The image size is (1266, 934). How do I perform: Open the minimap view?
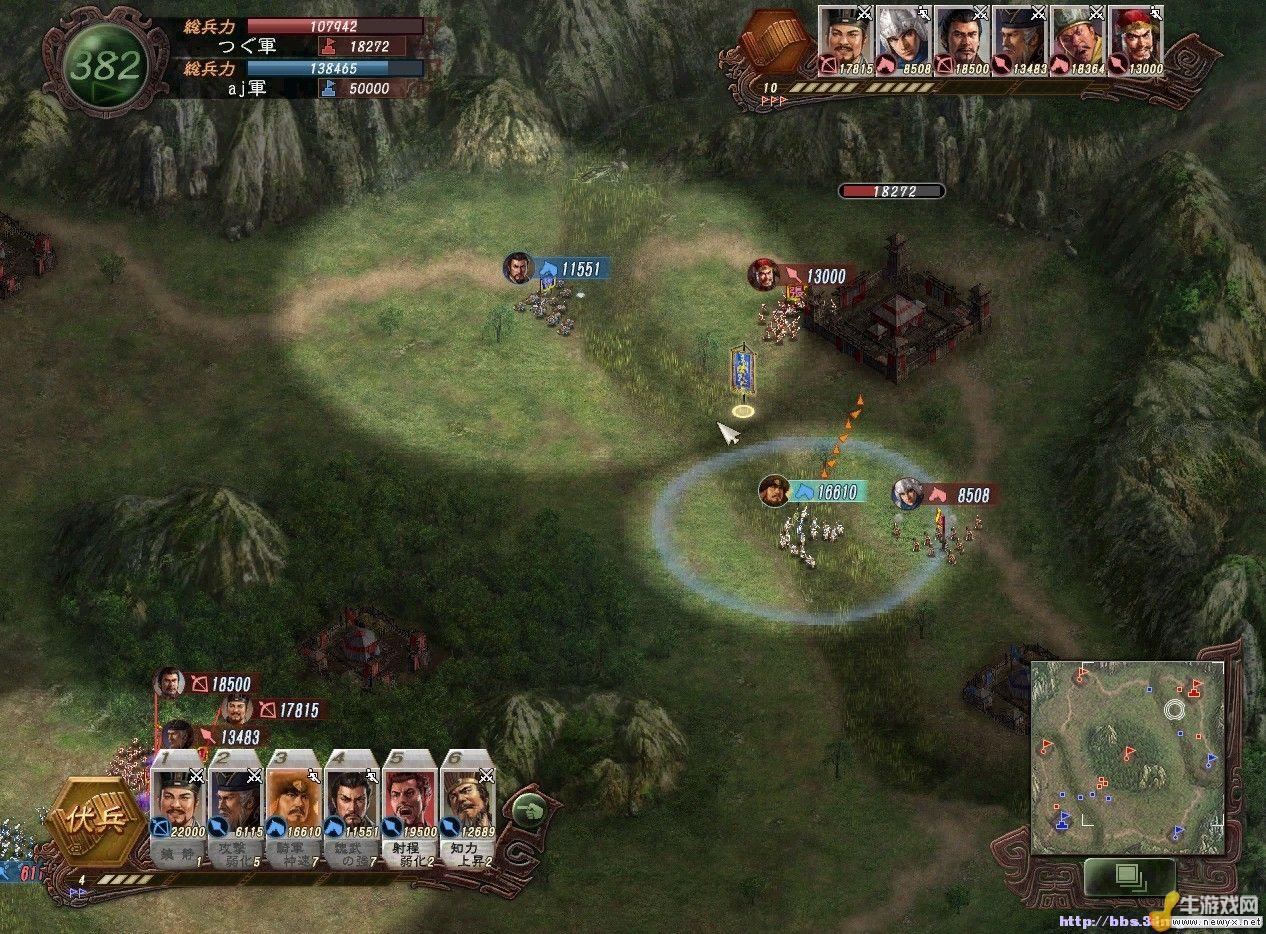(x=1128, y=757)
